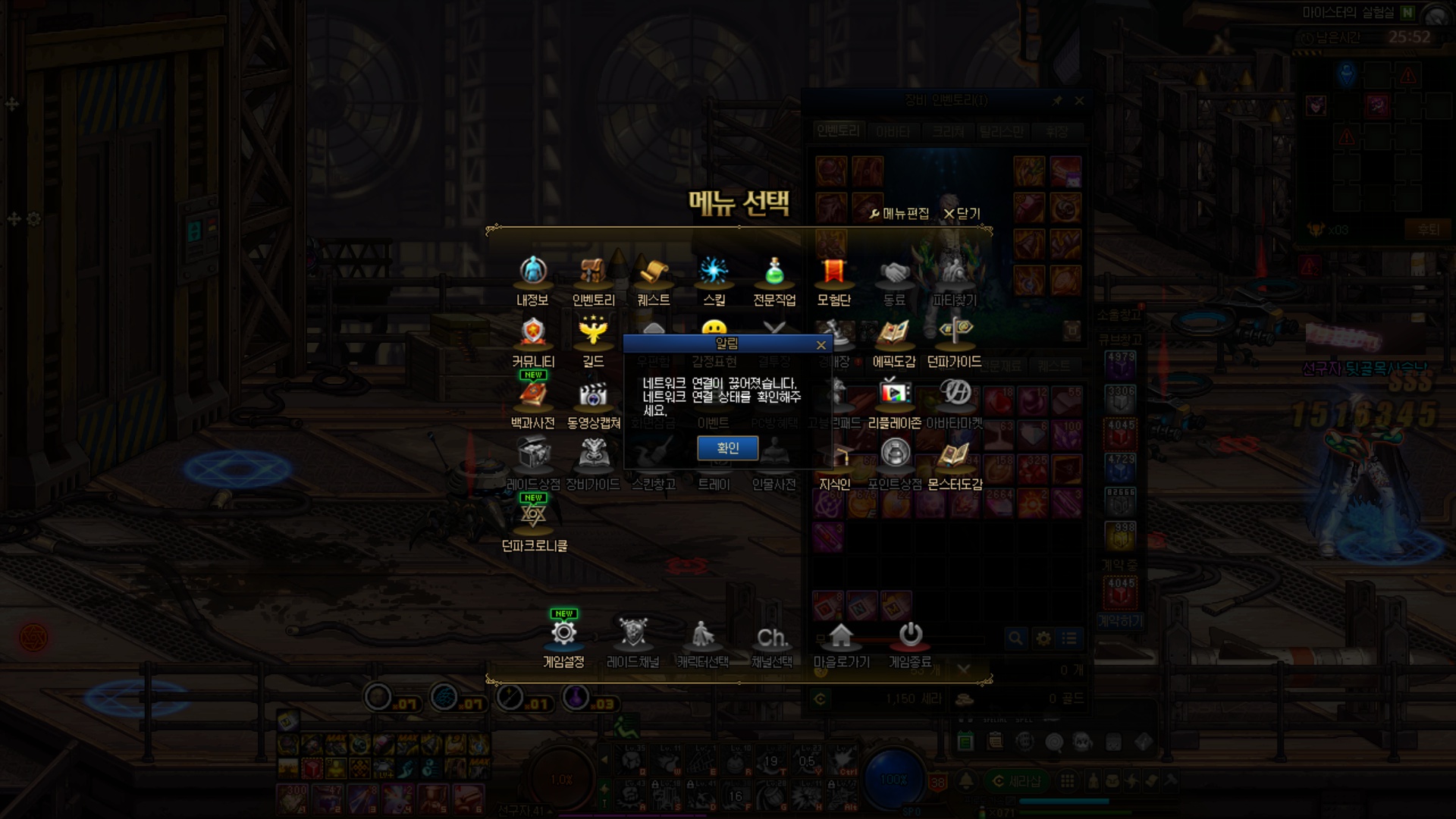Open the 스킬 skill menu
This screenshot has width=1456, height=819.
tap(714, 281)
